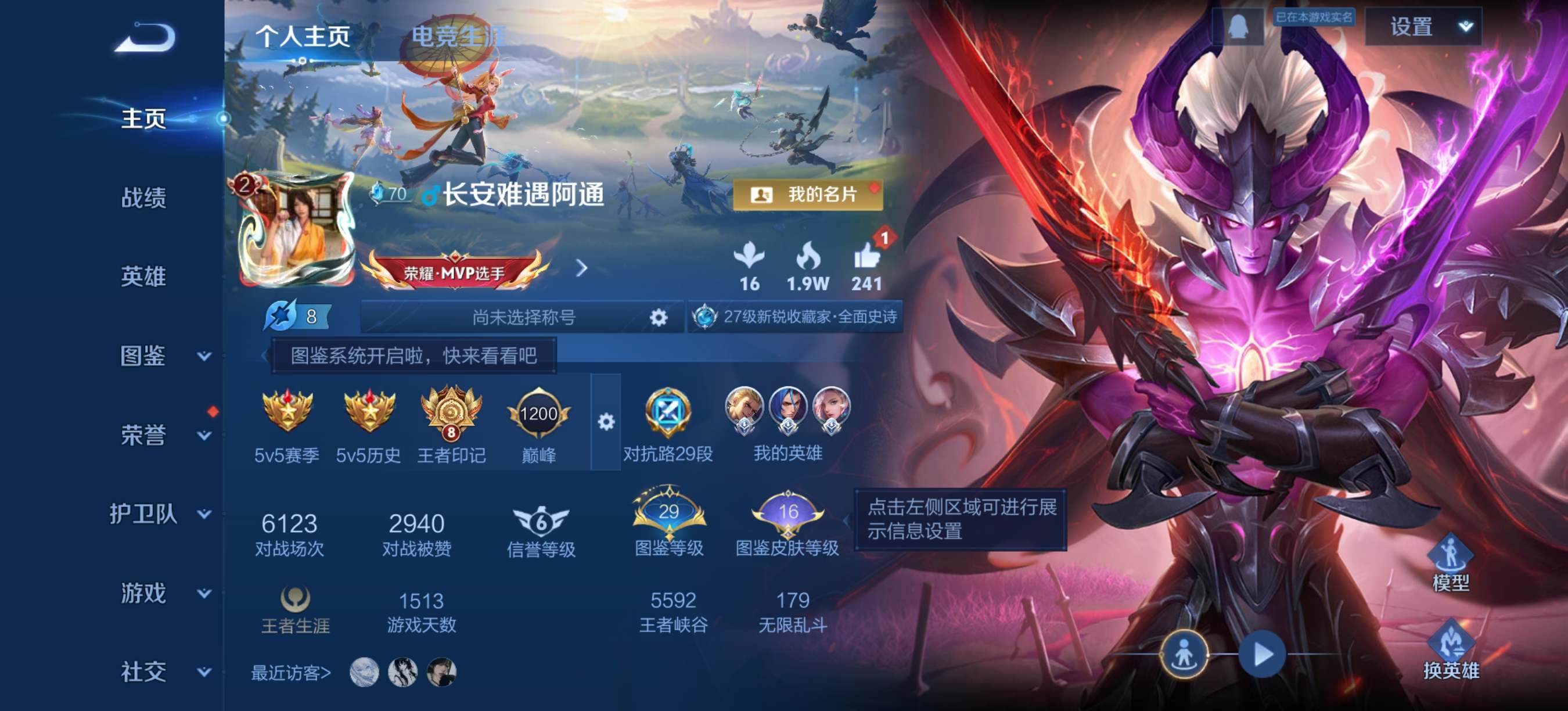
Task: Click the 我的名片 button
Action: tap(808, 196)
